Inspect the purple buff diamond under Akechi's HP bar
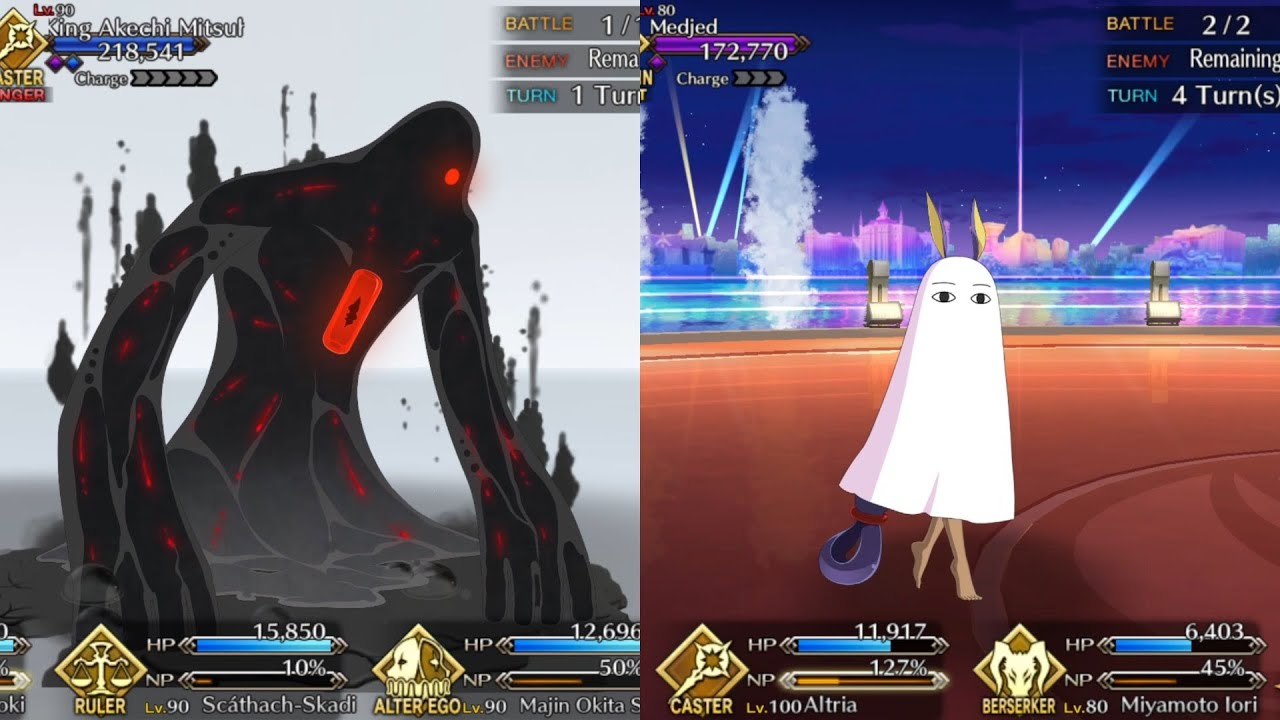 54,61
